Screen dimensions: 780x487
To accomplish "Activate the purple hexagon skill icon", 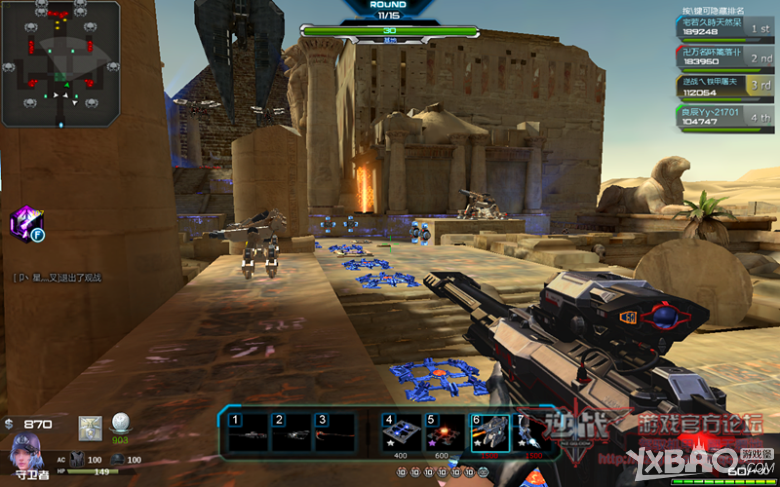I will click(x=25, y=223).
